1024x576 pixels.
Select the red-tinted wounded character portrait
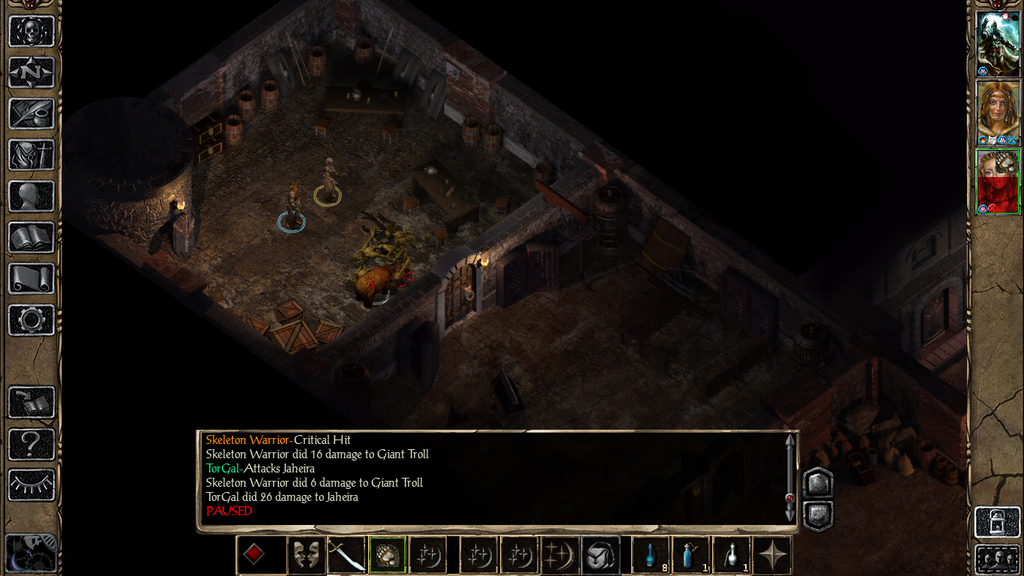coord(998,181)
